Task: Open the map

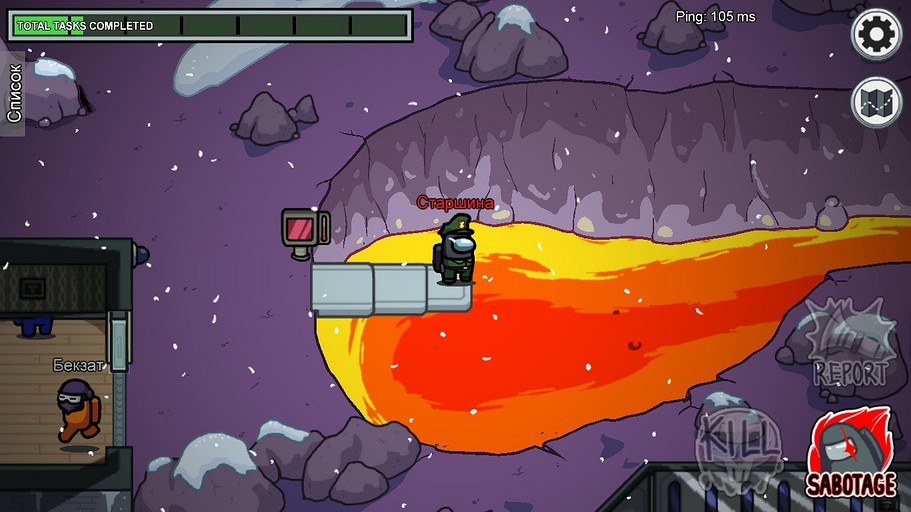Action: (876, 102)
